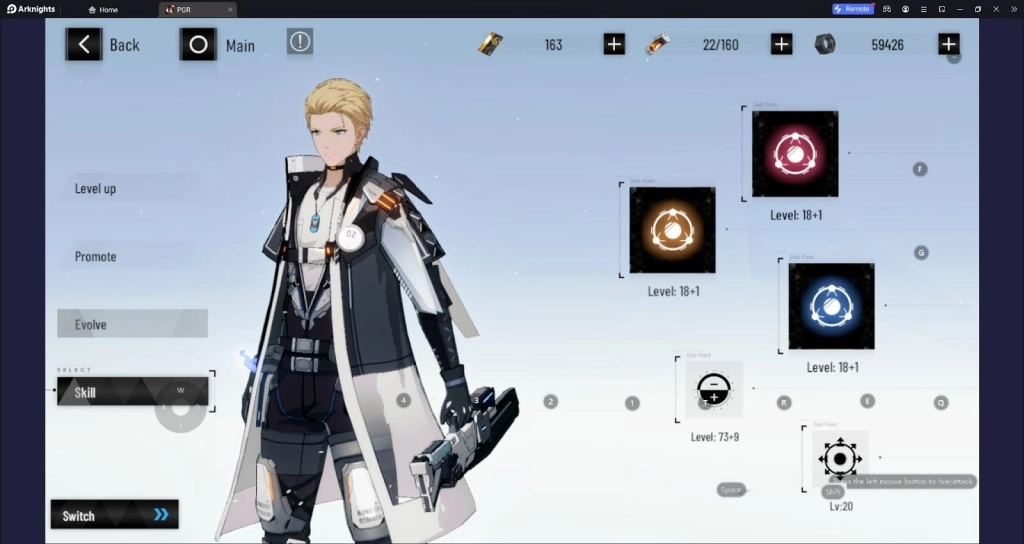Add more skill points with plus button

pyautogui.click(x=614, y=44)
